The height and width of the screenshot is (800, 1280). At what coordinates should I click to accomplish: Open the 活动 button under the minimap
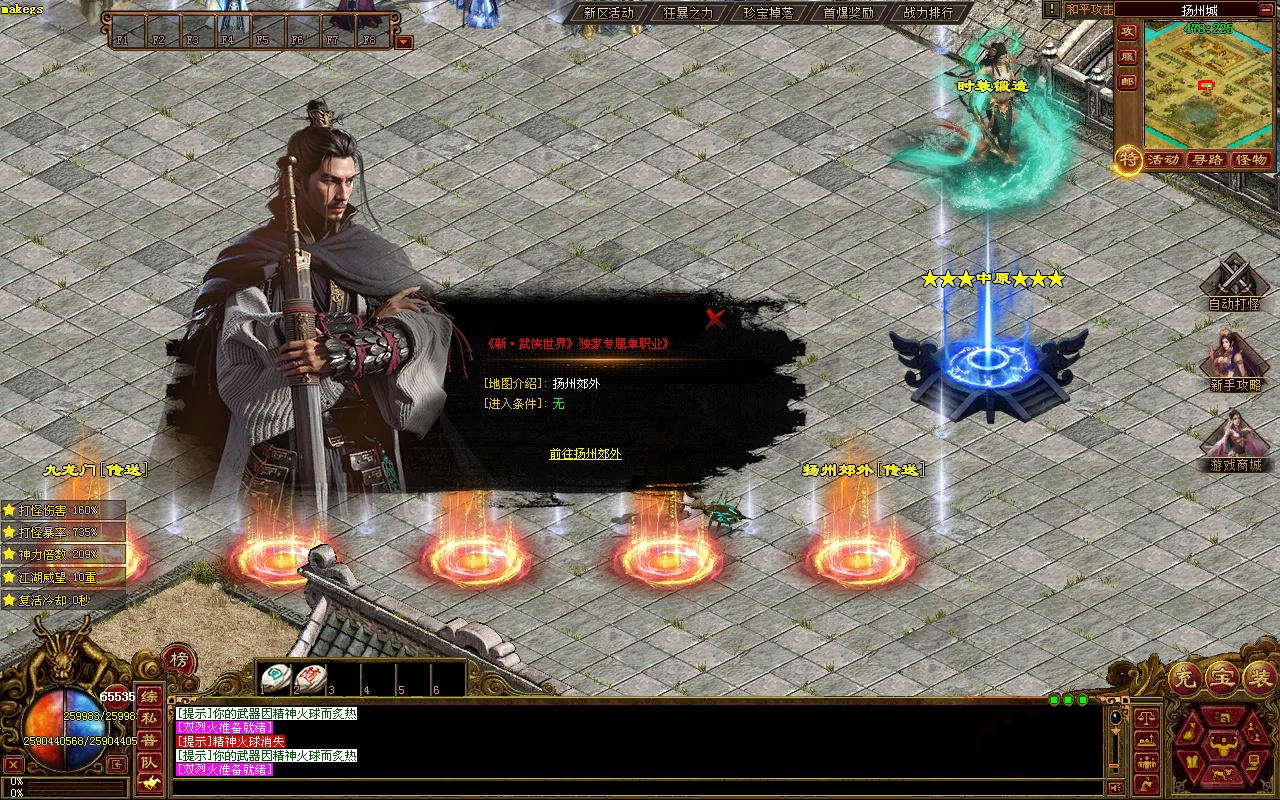coord(1163,160)
